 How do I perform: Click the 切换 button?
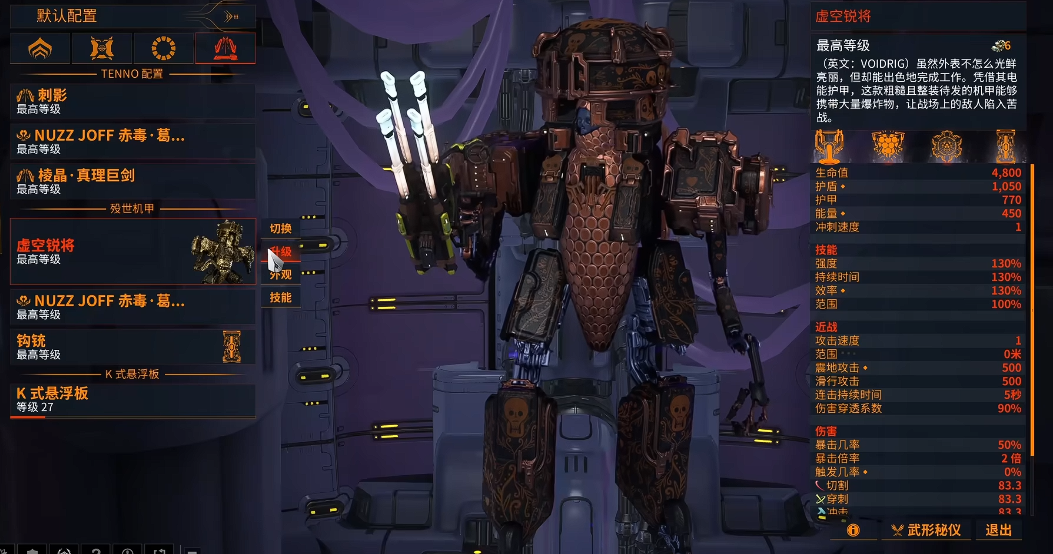tap(280, 229)
